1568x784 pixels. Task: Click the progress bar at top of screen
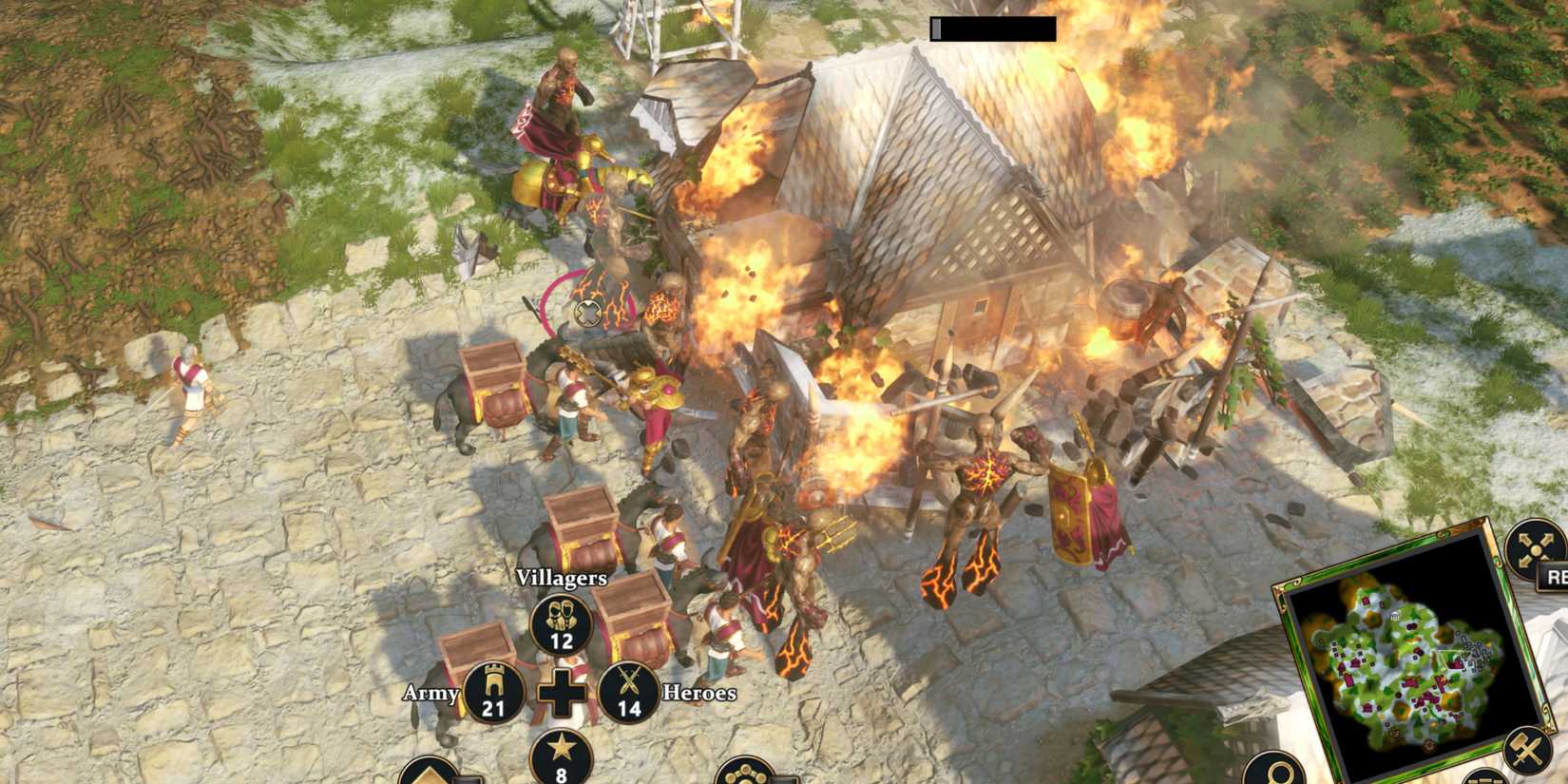991,29
